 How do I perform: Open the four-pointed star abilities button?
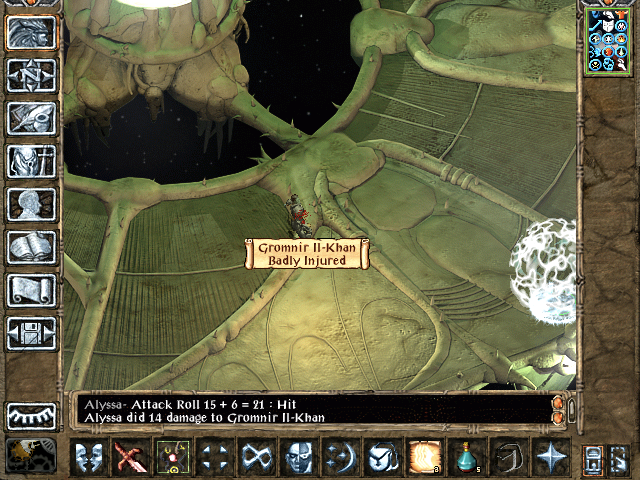[549, 457]
